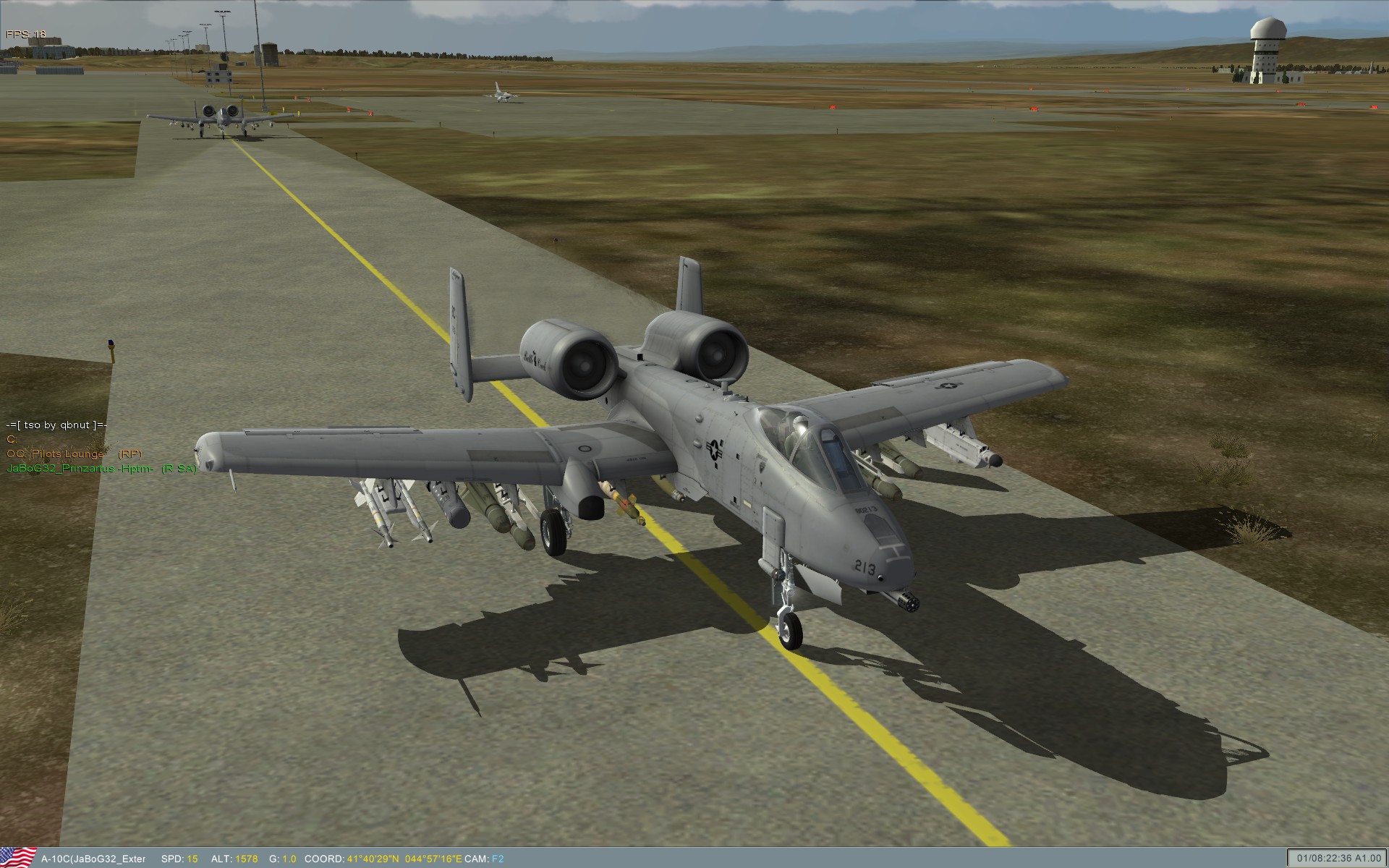The height and width of the screenshot is (868, 1389).
Task: Select the OC: Pilots Lounge channel entry
Action: 56,454
